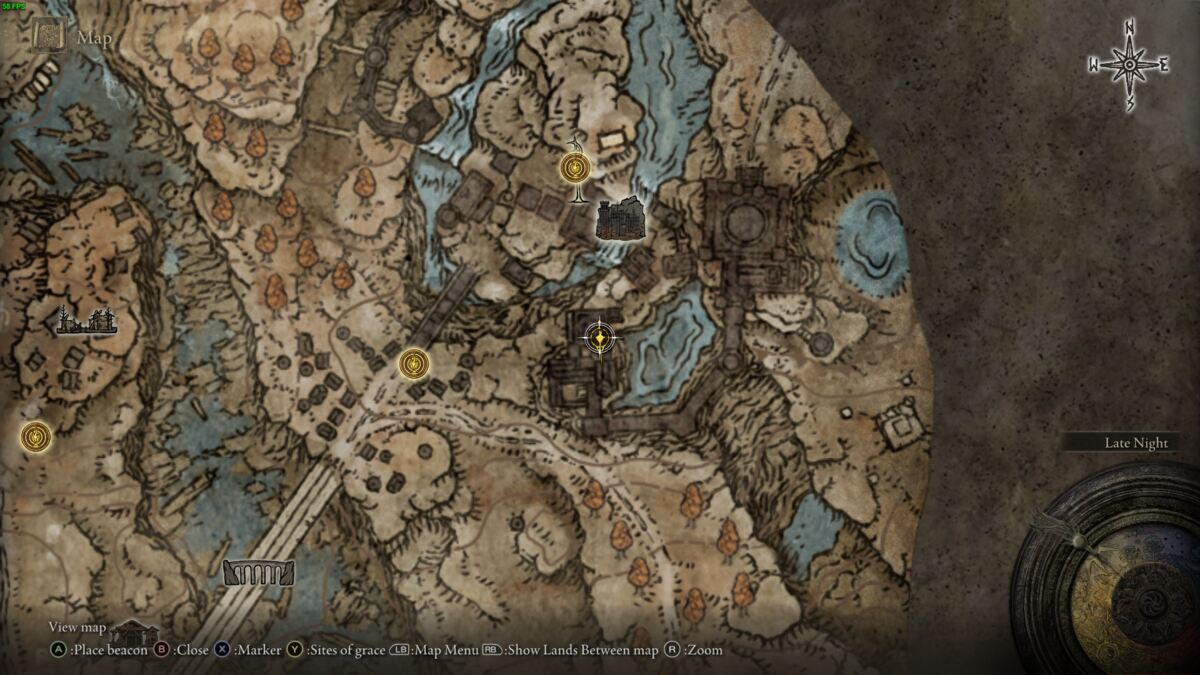Screen dimensions: 1200x675
Task: Choose the site of grace on the road above the bridge
Action: (413, 364)
